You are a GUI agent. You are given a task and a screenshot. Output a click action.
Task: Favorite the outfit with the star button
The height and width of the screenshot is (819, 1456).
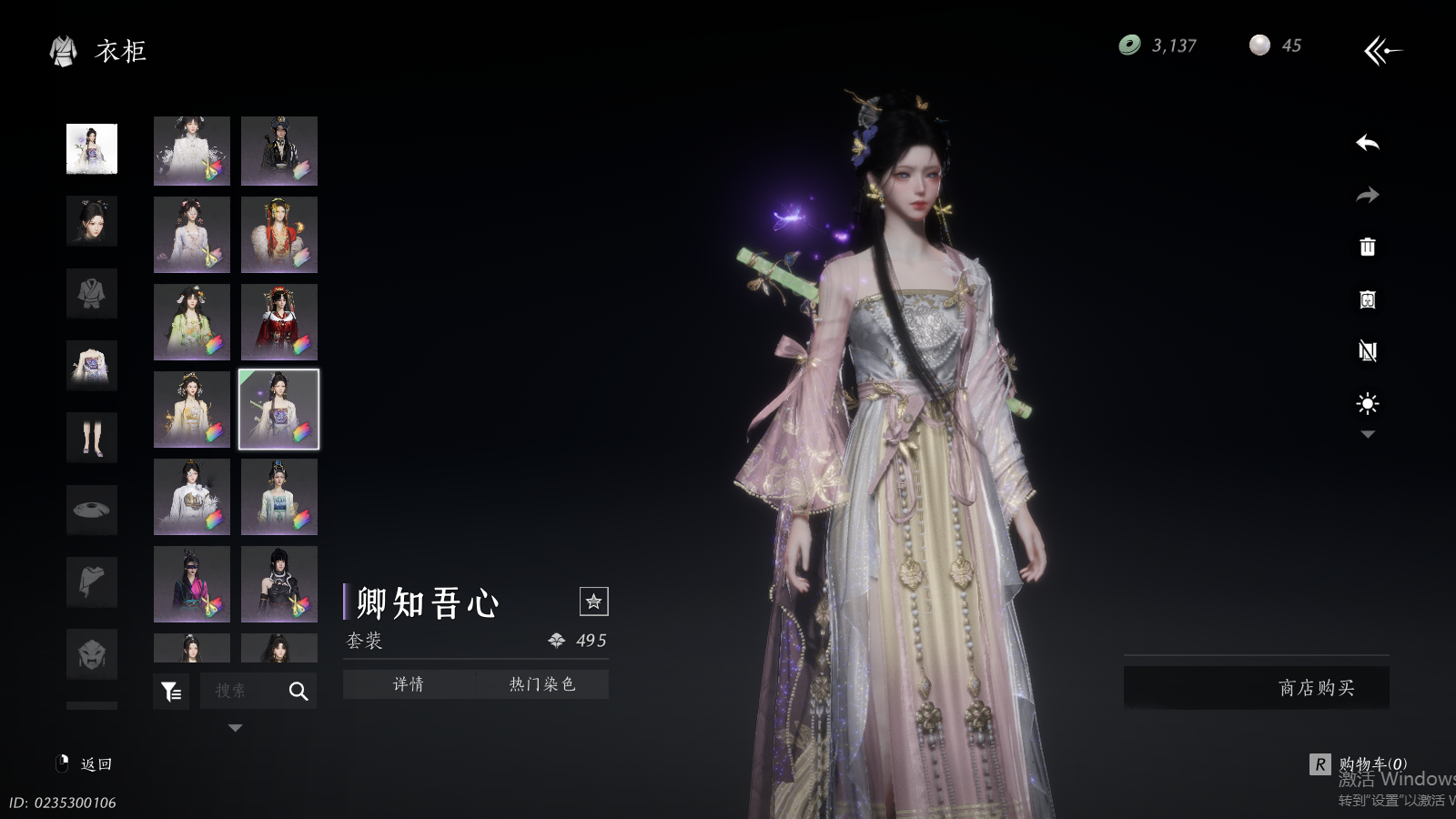(x=593, y=602)
